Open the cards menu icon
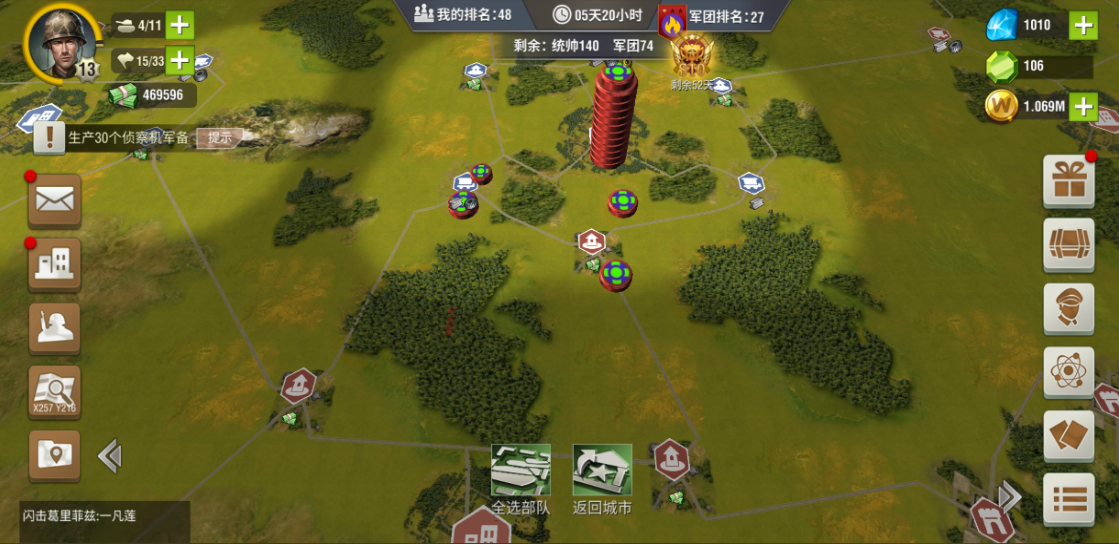Viewport: 1119px width, 544px height. (1068, 437)
